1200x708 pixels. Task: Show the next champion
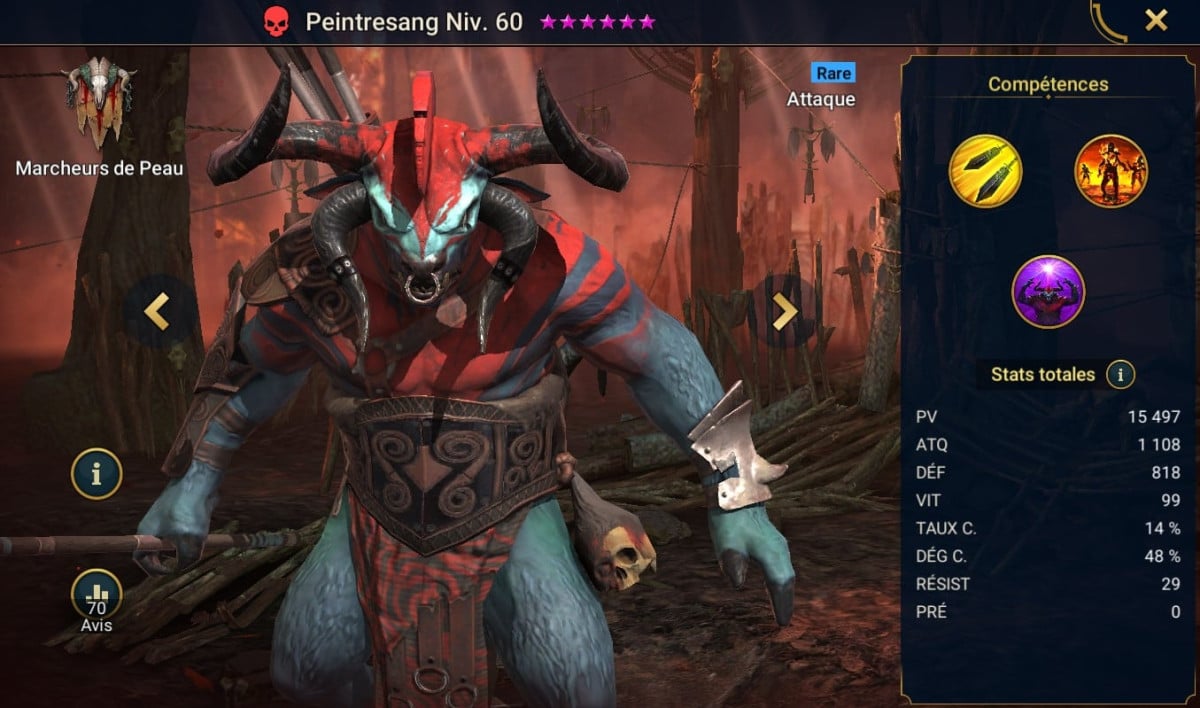(785, 312)
